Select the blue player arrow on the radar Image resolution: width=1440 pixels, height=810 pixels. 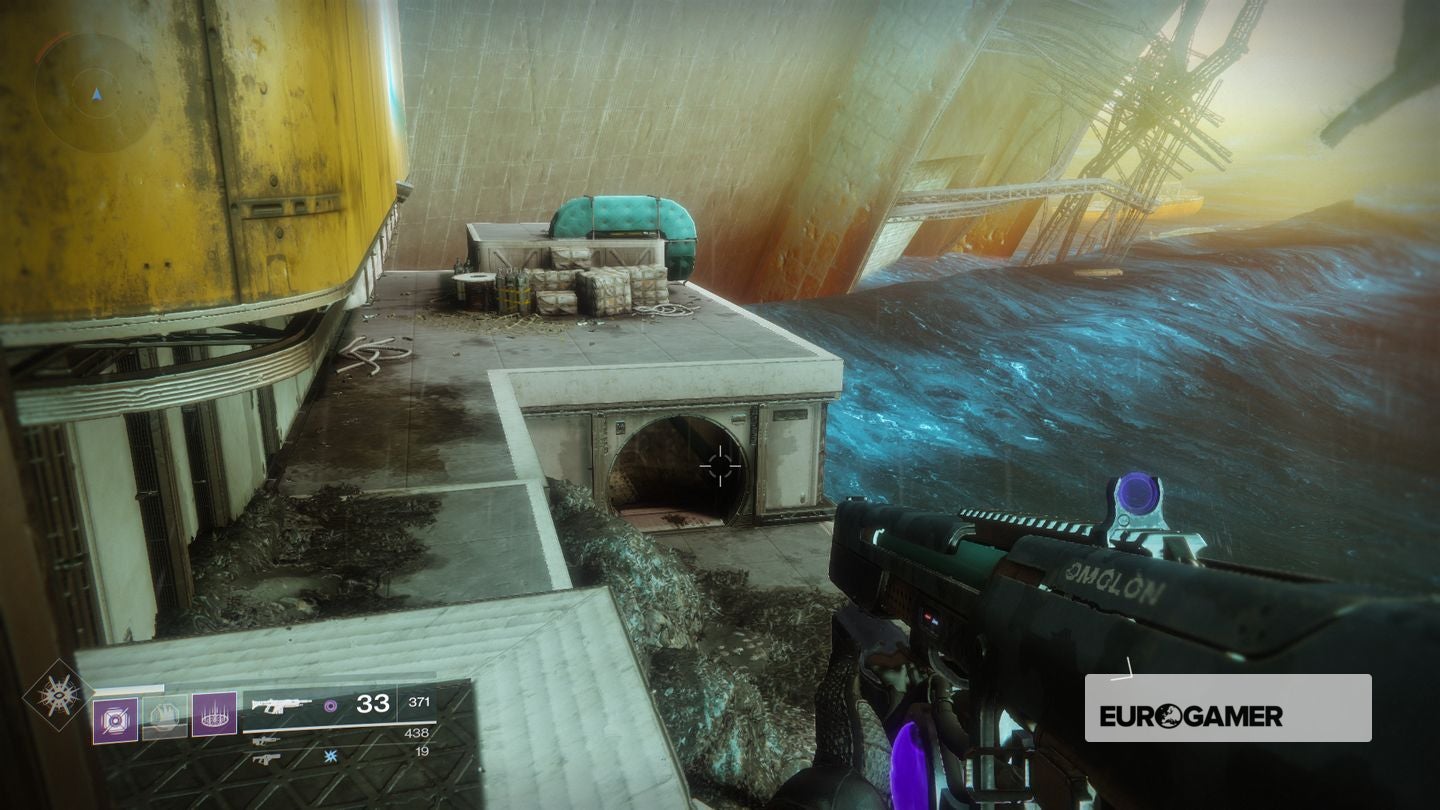click(x=97, y=94)
